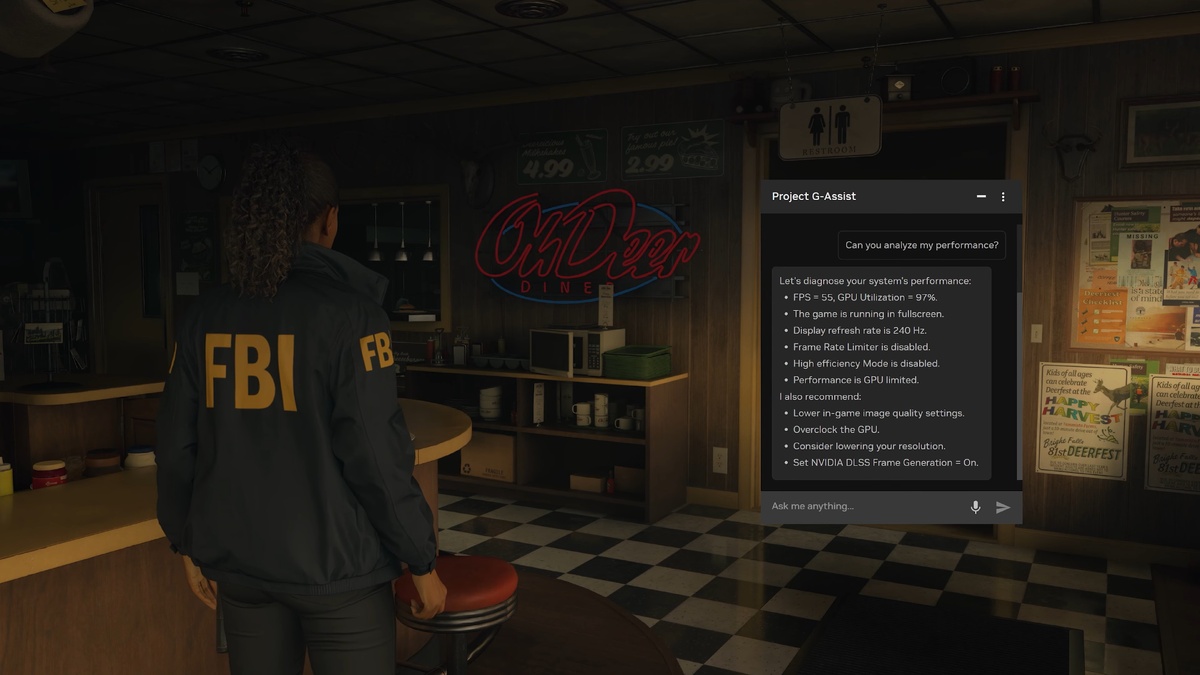The height and width of the screenshot is (675, 1200).
Task: Click the "Ask me anything" text field
Action: click(x=860, y=507)
